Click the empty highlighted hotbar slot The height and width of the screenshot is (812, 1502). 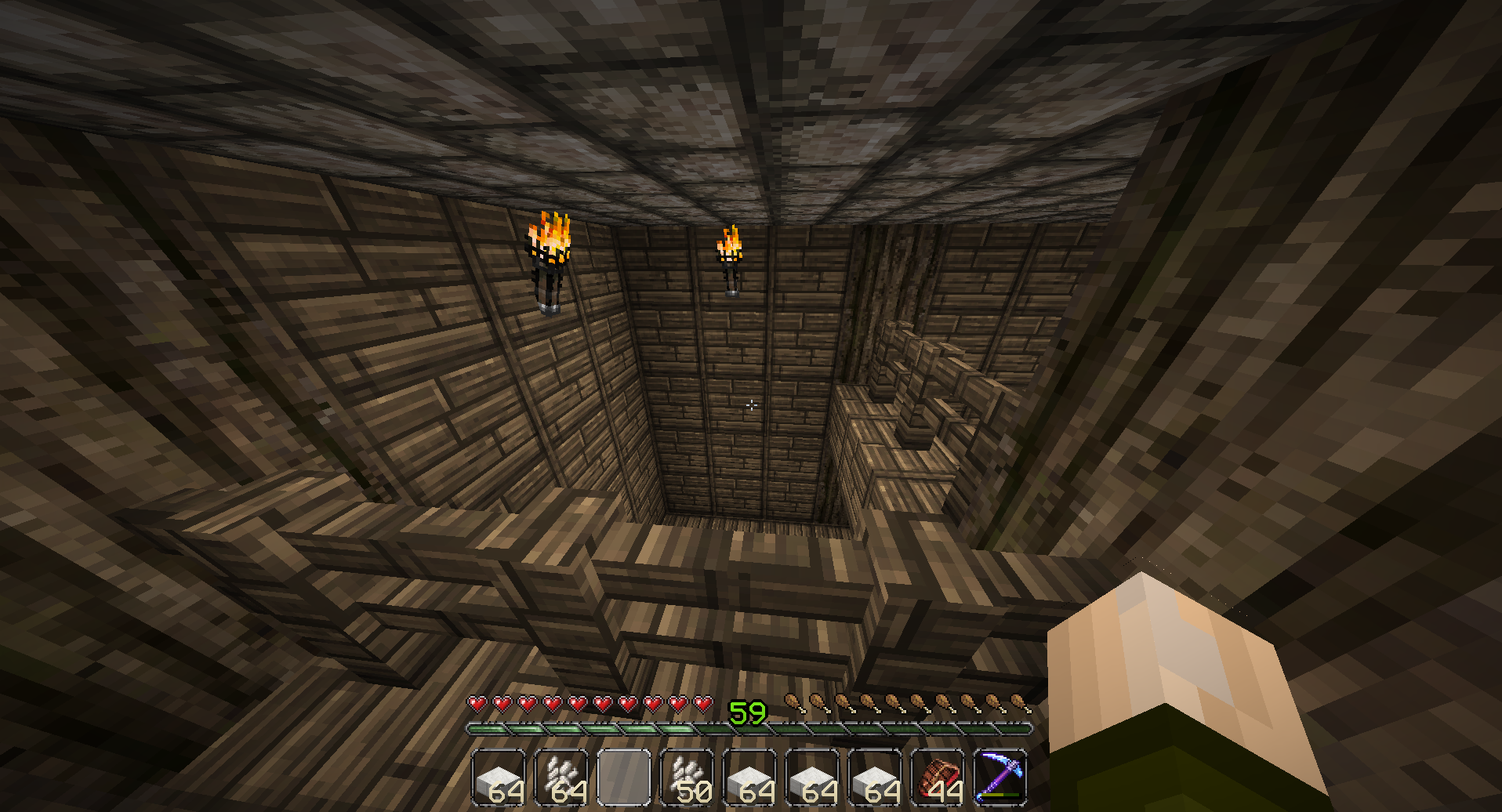point(624,777)
